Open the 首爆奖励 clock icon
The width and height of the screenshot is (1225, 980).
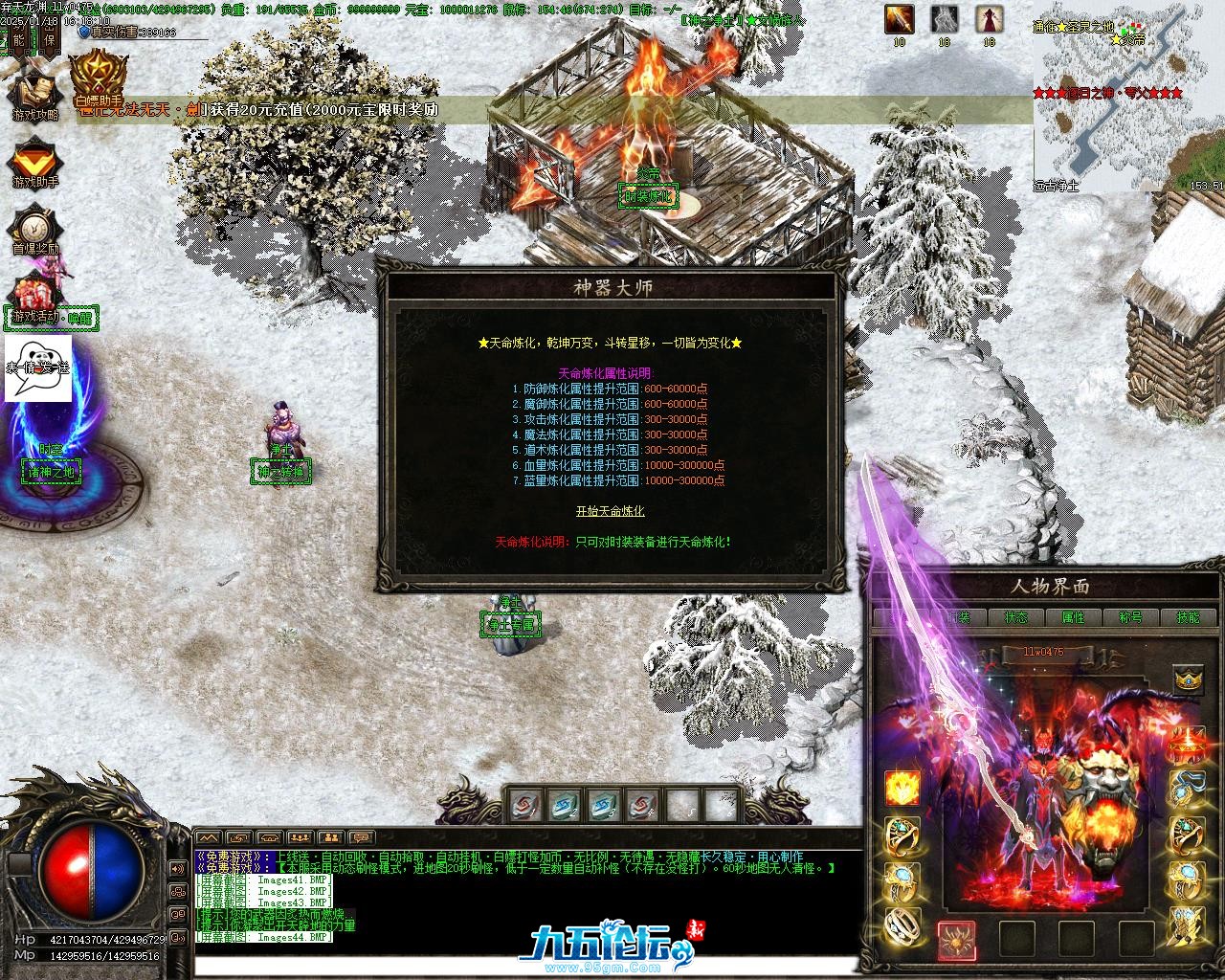point(35,230)
